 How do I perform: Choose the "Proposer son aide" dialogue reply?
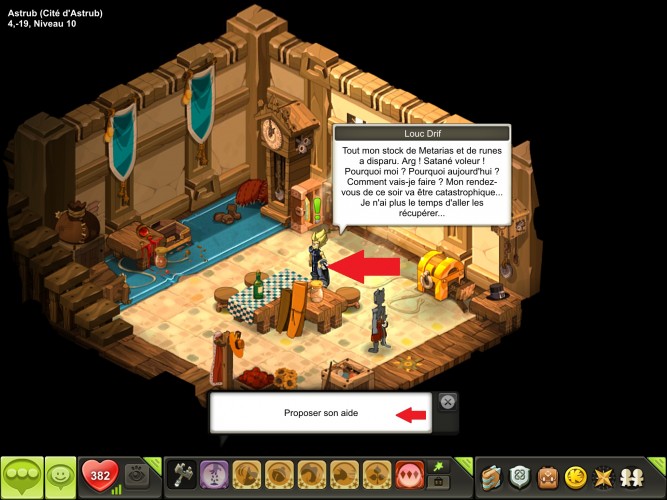[x=320, y=413]
